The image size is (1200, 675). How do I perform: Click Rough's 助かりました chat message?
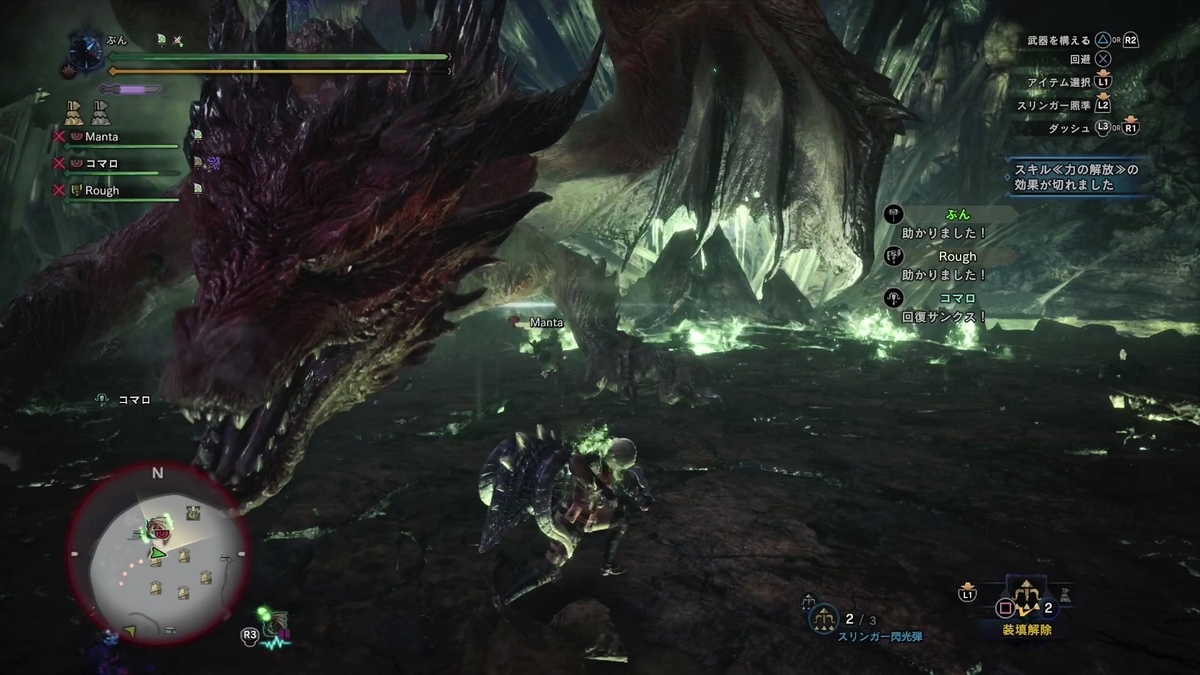pyautogui.click(x=943, y=265)
